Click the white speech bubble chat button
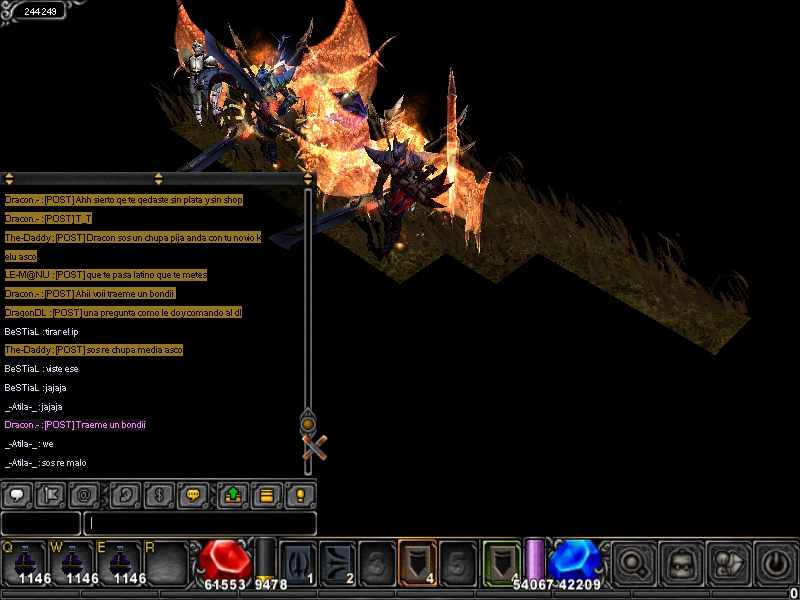800x600 pixels. click(16, 494)
